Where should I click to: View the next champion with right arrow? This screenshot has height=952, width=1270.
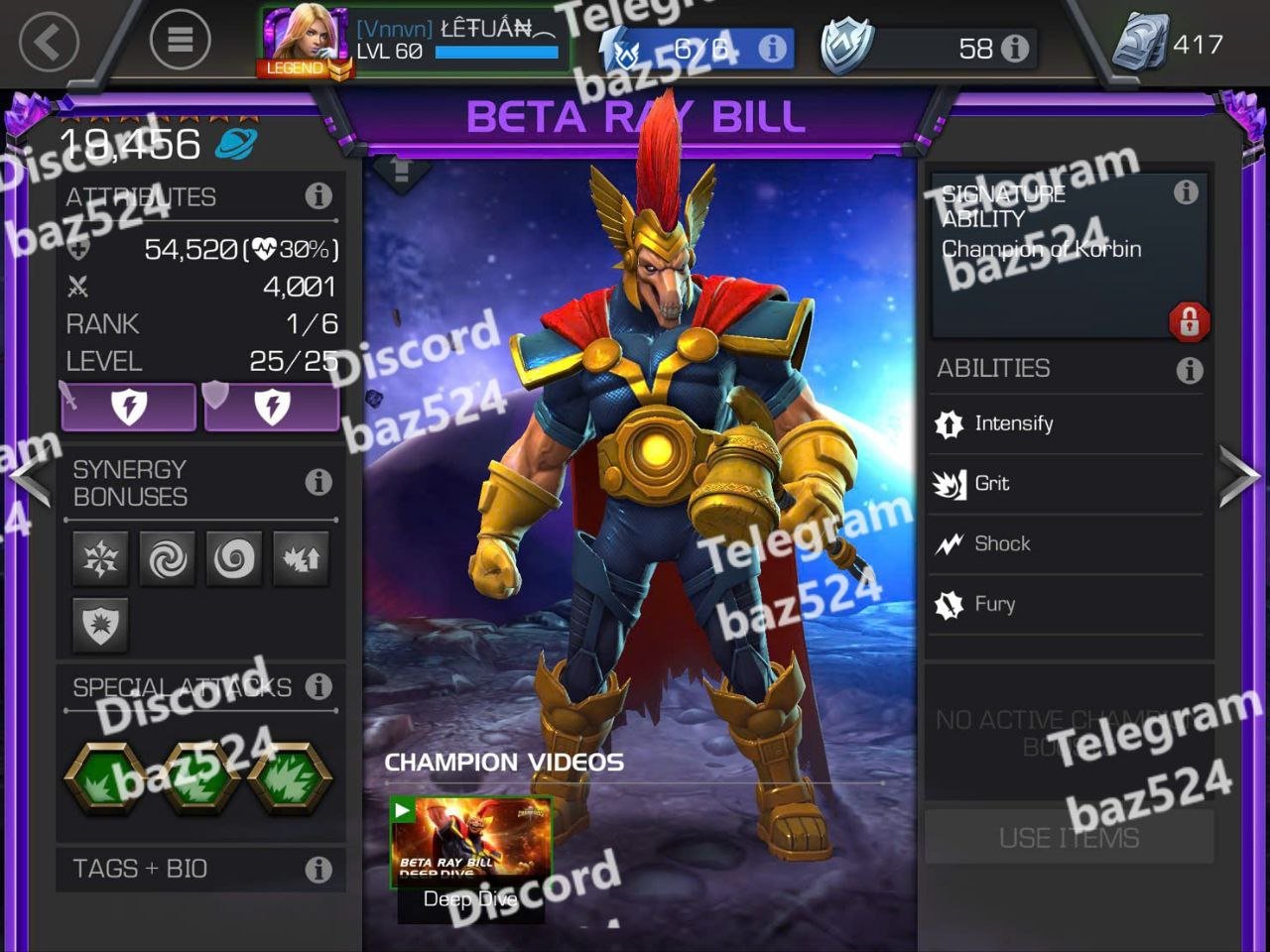(1240, 476)
